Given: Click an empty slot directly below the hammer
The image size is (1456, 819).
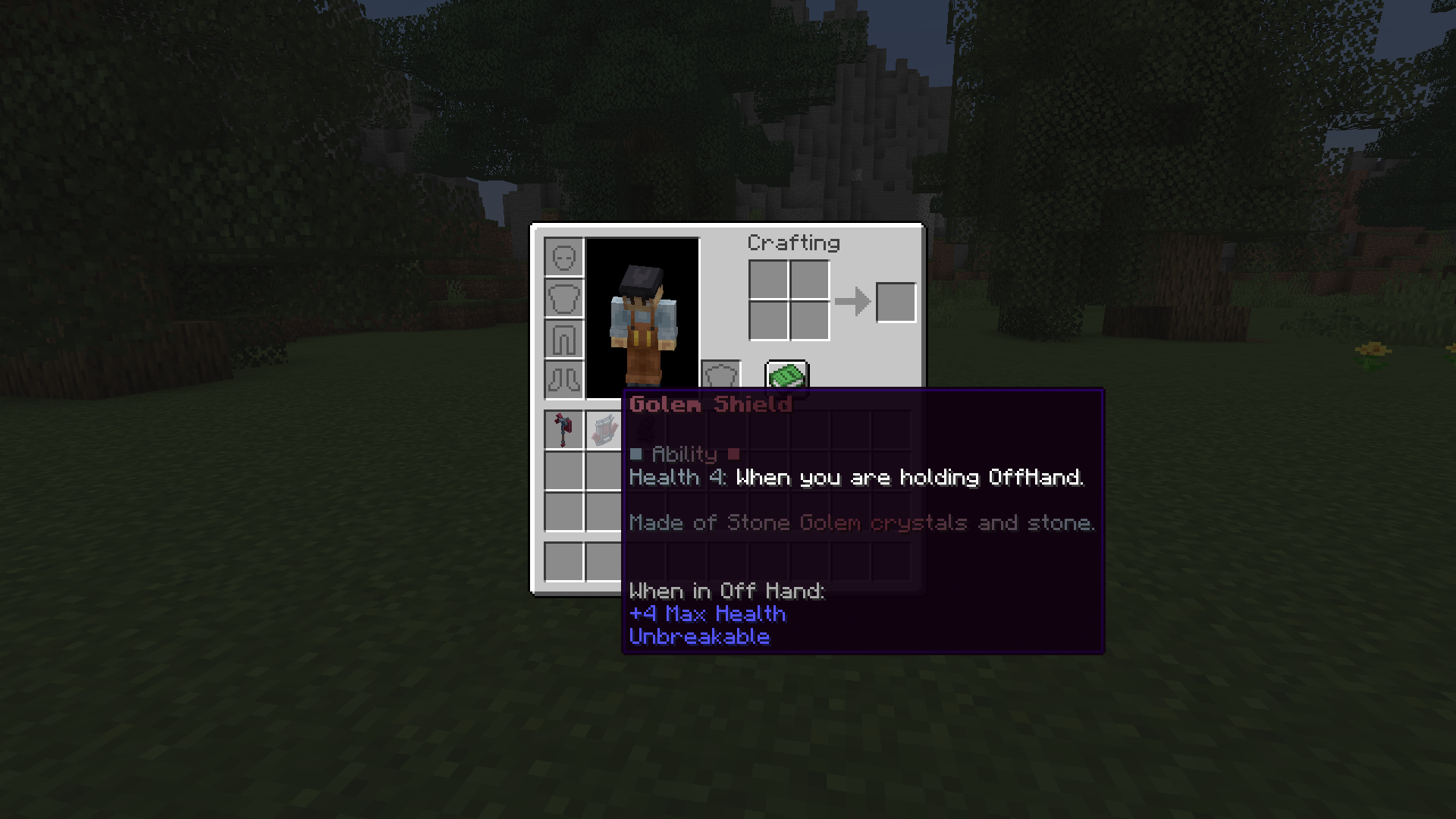Looking at the screenshot, I should click(563, 470).
